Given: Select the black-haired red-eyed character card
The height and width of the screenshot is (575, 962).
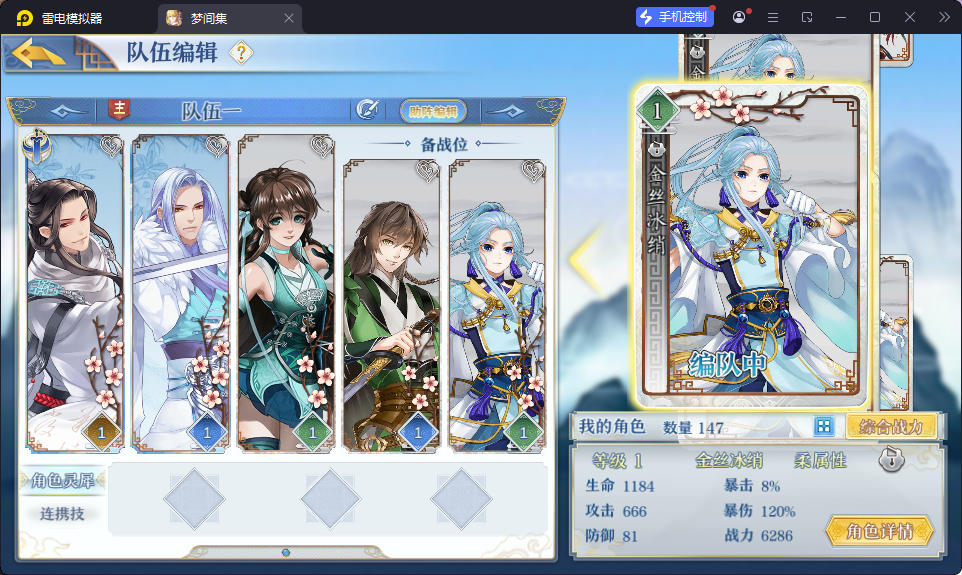Looking at the screenshot, I should [75, 290].
